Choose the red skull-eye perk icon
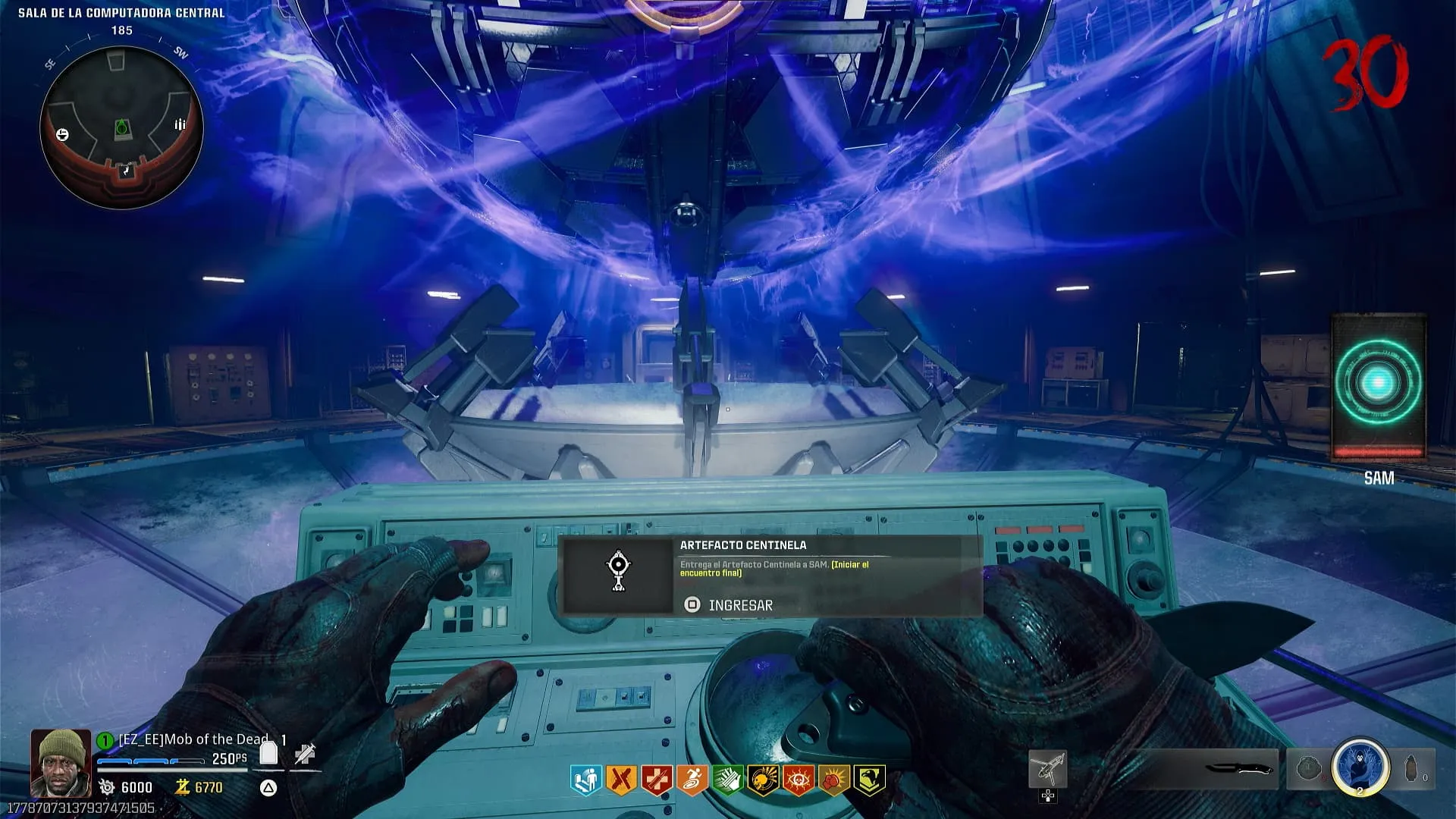The height and width of the screenshot is (819, 1456). pyautogui.click(x=799, y=780)
